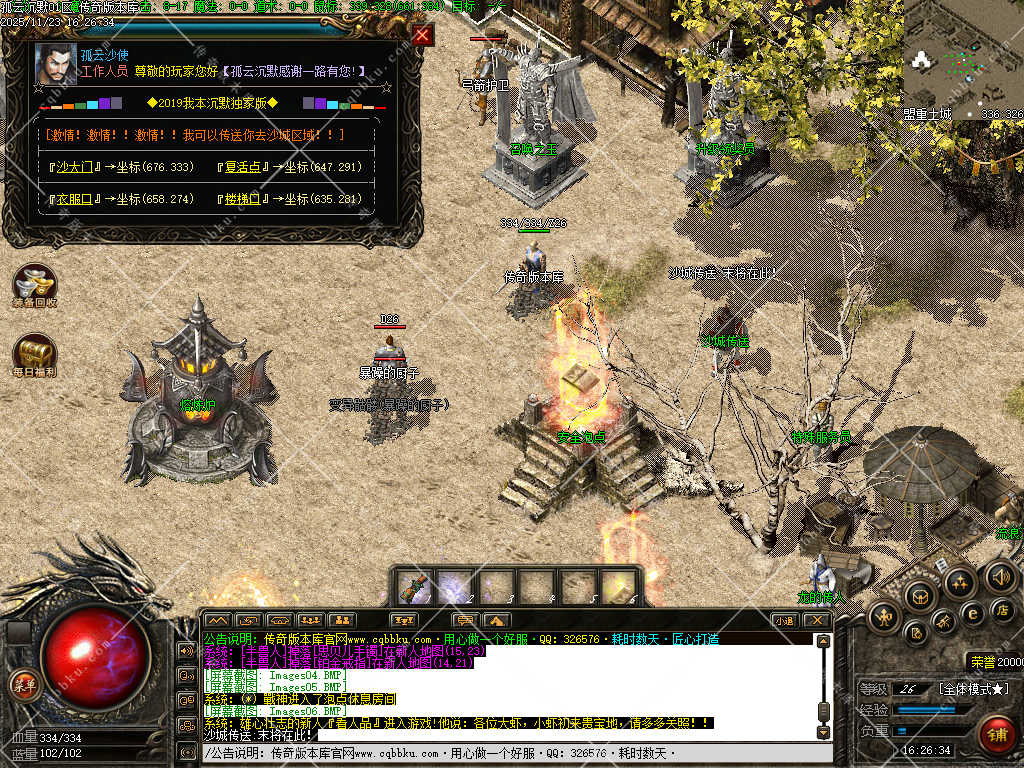
Task: Teleport to 沙大门 link
Action: tap(74, 167)
